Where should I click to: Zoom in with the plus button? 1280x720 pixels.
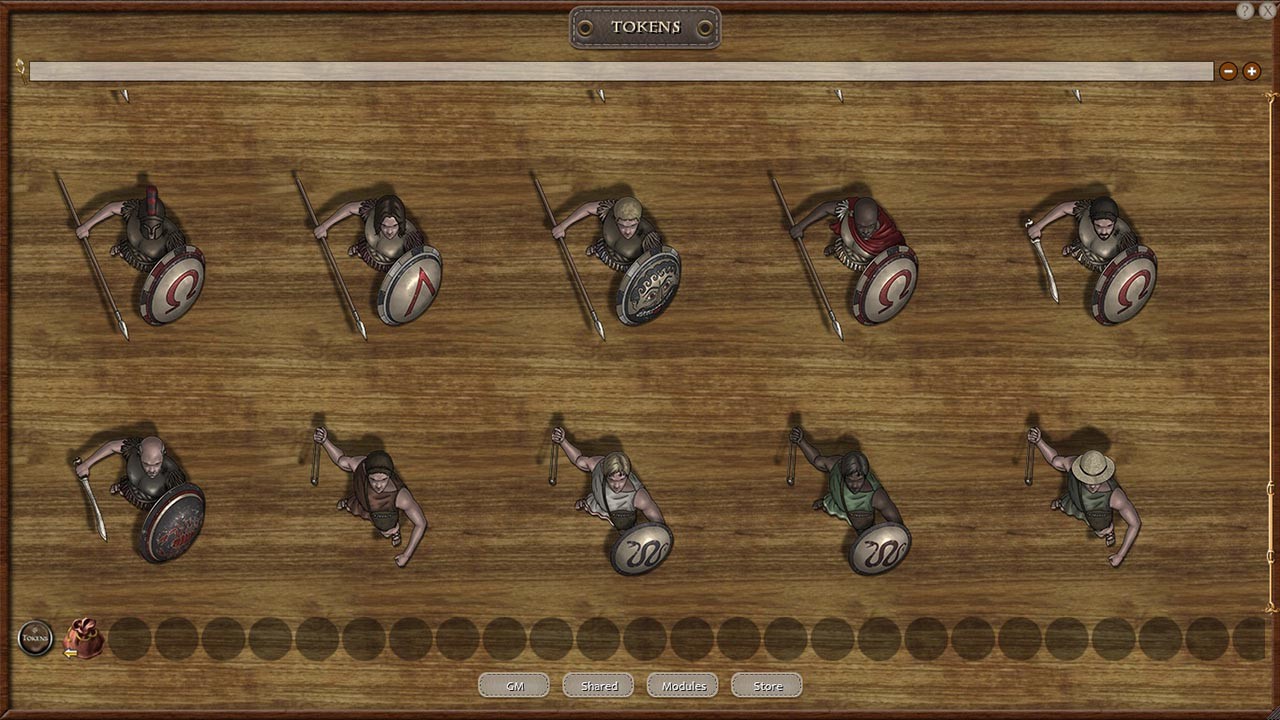pos(1252,71)
